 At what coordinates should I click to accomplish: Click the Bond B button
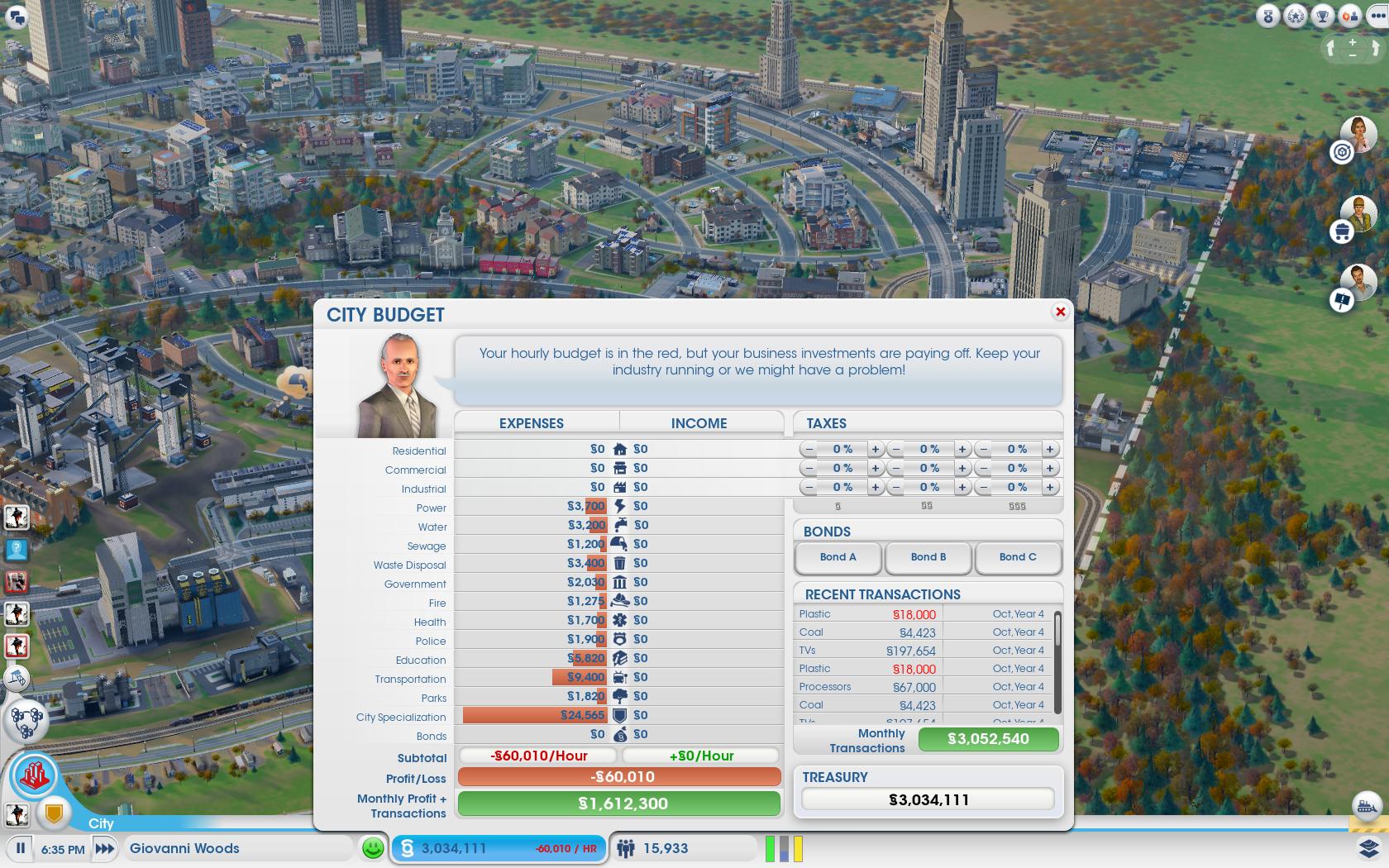[x=928, y=557]
